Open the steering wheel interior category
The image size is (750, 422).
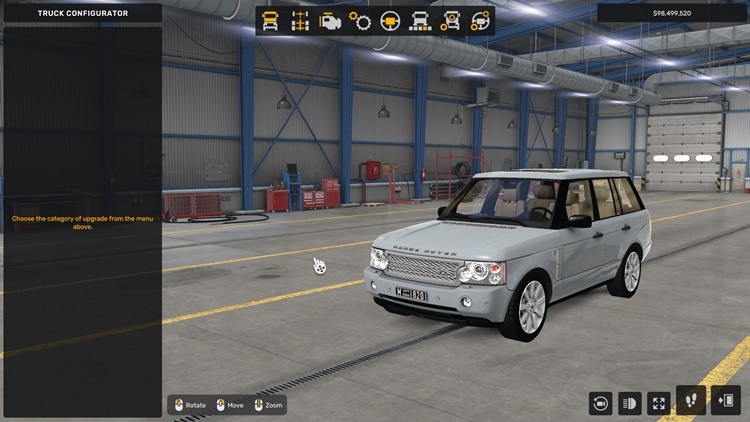click(390, 20)
